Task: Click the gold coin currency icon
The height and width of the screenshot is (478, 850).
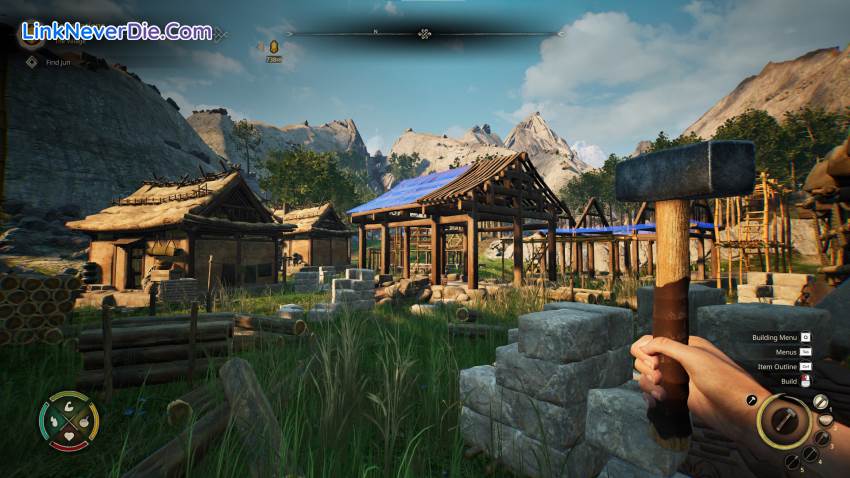Action: pos(273,46)
